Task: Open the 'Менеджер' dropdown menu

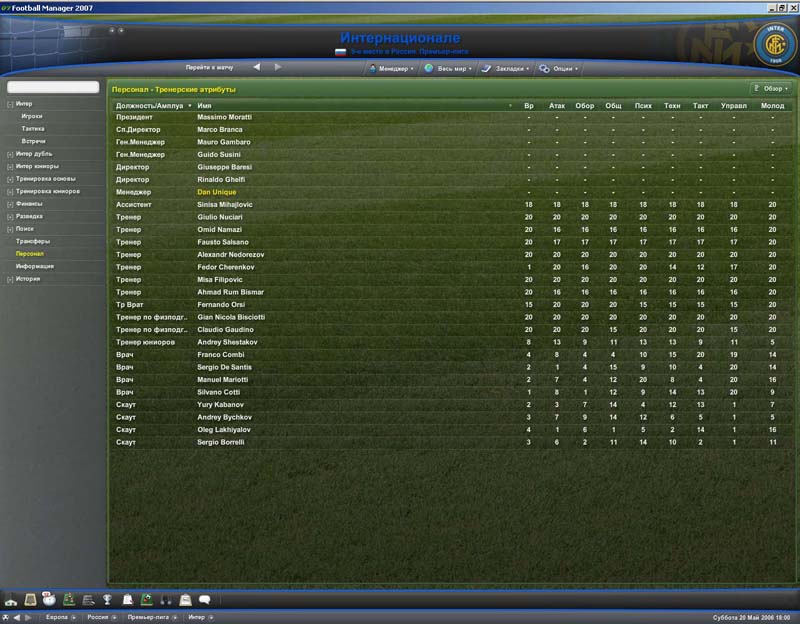Action: pyautogui.click(x=393, y=69)
